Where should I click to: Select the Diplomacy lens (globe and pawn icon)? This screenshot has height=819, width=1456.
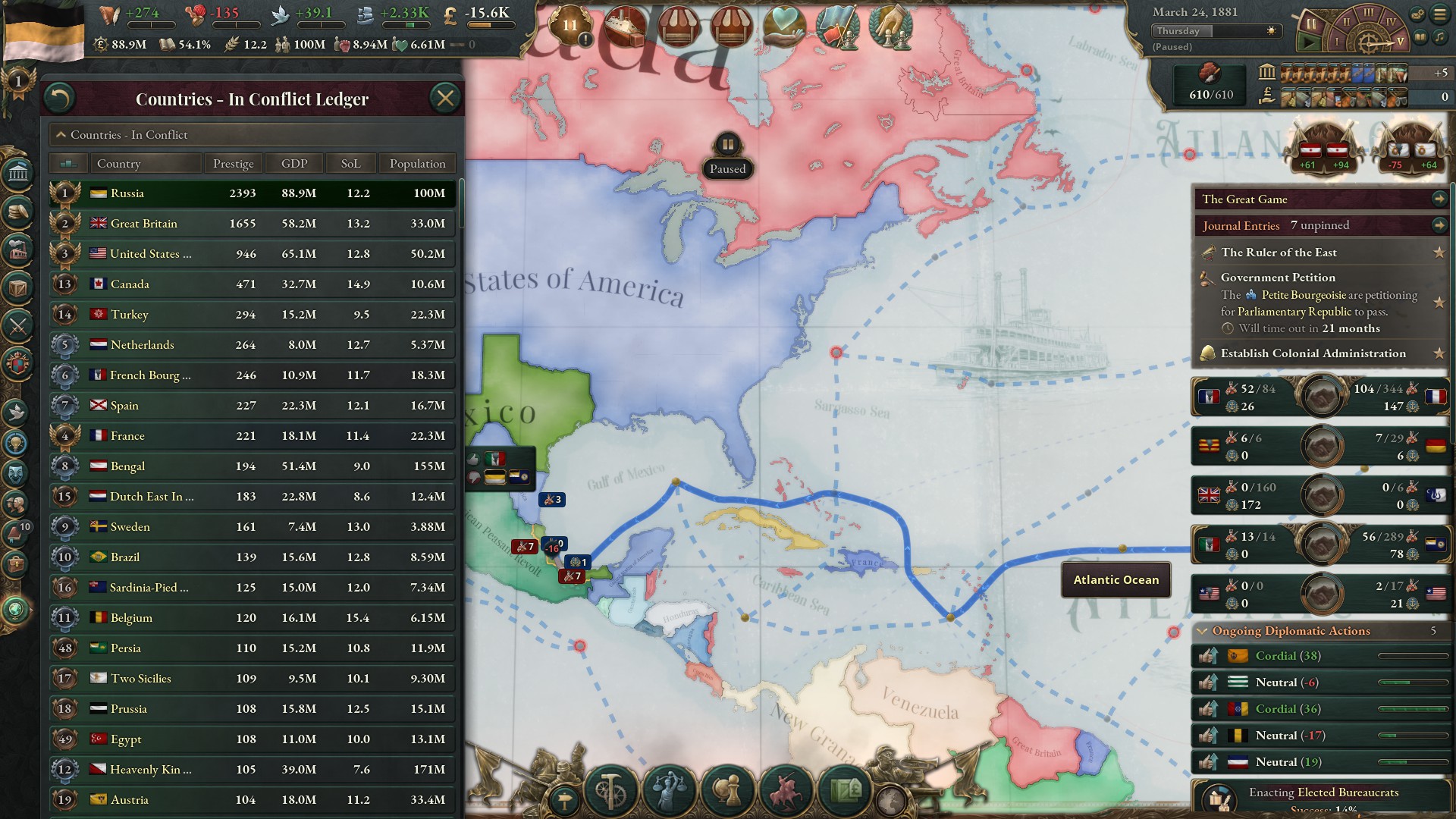(726, 790)
